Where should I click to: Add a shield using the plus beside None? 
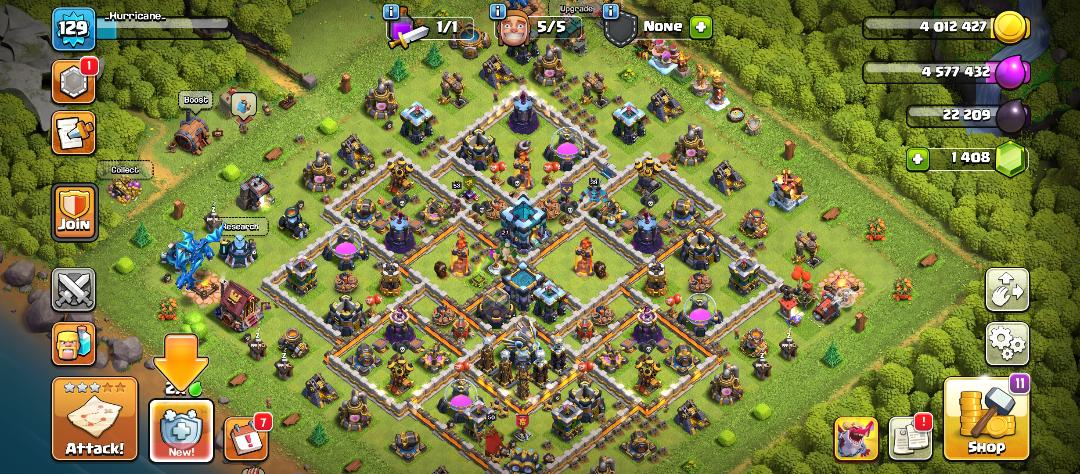pos(700,27)
